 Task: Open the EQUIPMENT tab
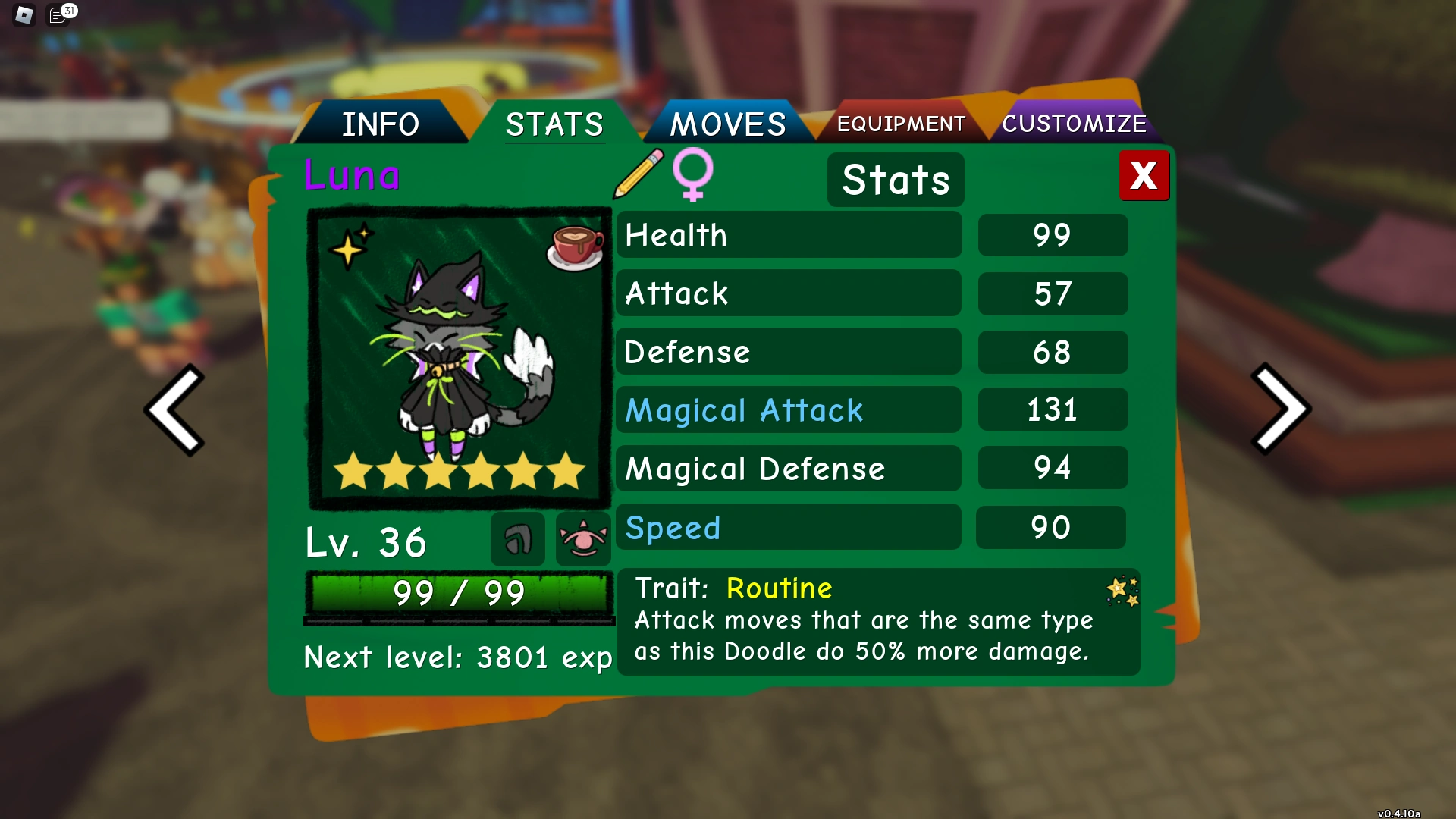click(899, 123)
